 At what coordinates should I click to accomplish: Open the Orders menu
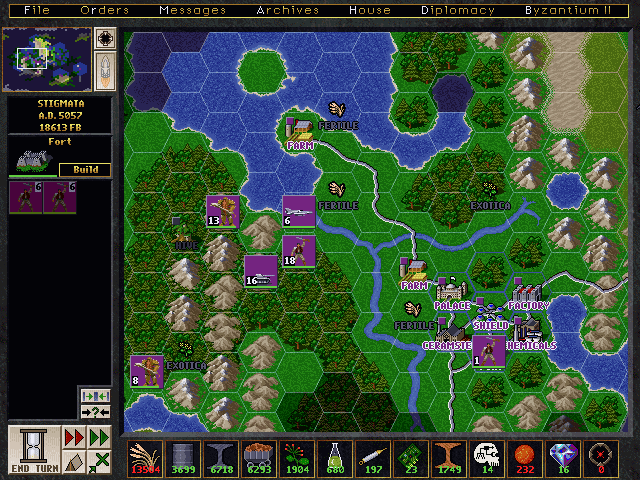point(105,10)
